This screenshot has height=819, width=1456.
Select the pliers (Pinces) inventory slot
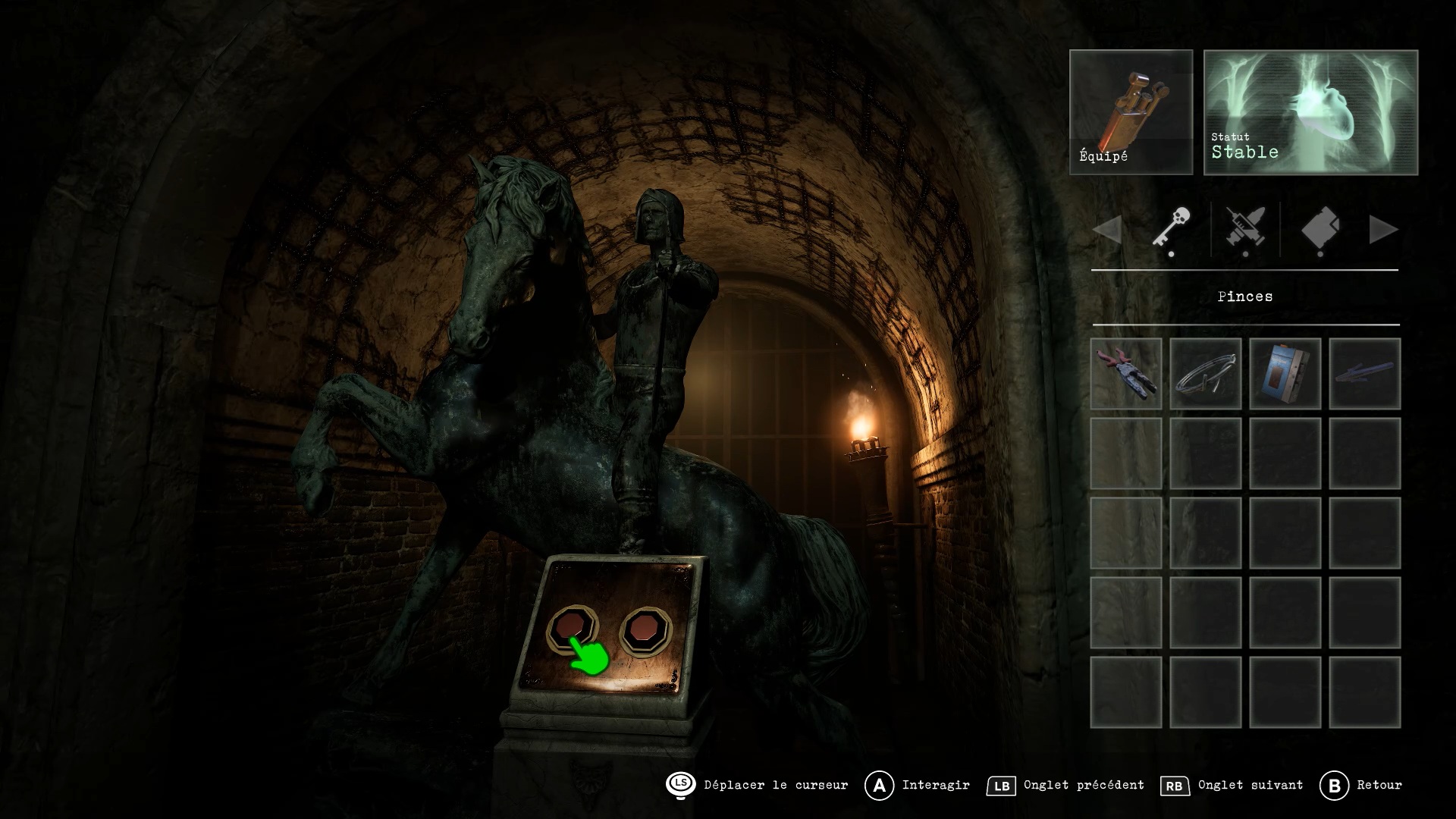click(1126, 374)
